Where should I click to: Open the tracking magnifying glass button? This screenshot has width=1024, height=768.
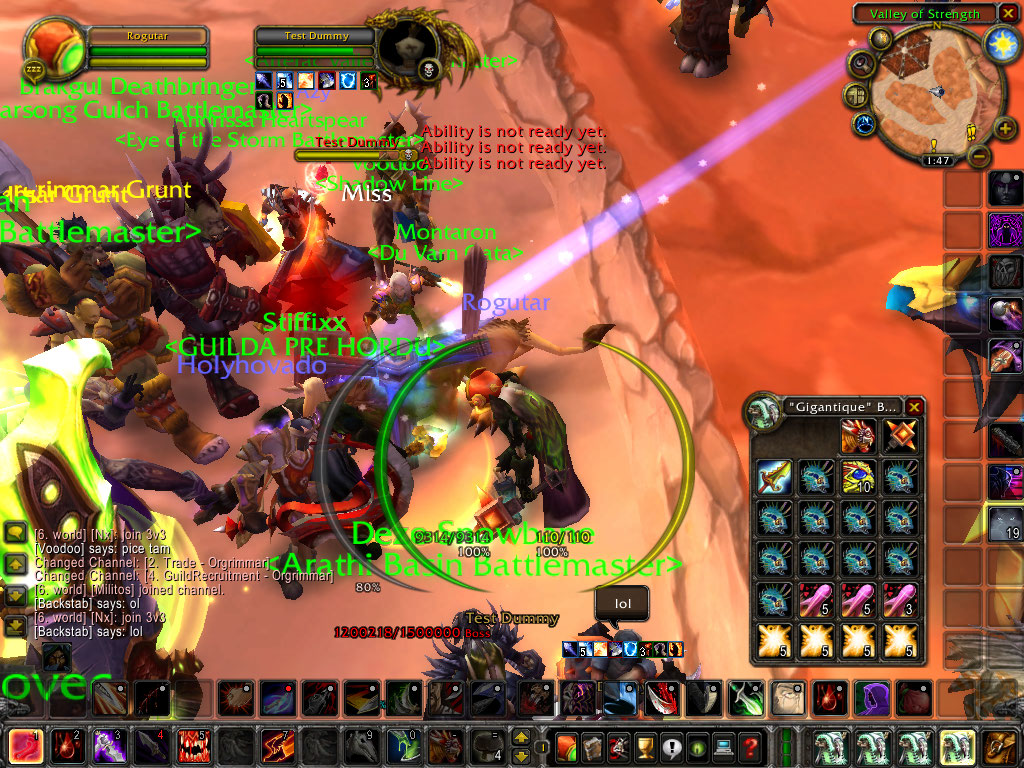tap(861, 64)
